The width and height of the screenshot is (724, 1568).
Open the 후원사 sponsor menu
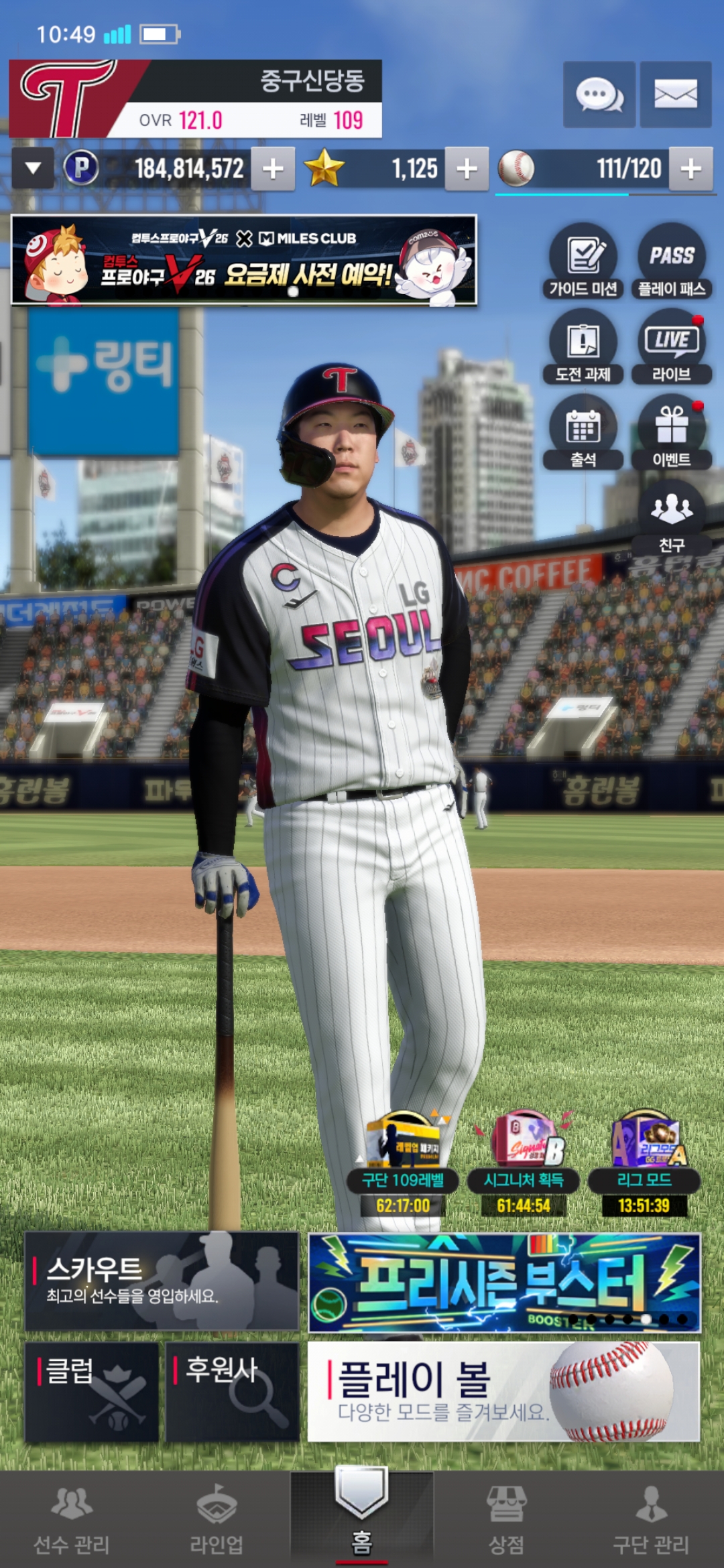point(232,1392)
